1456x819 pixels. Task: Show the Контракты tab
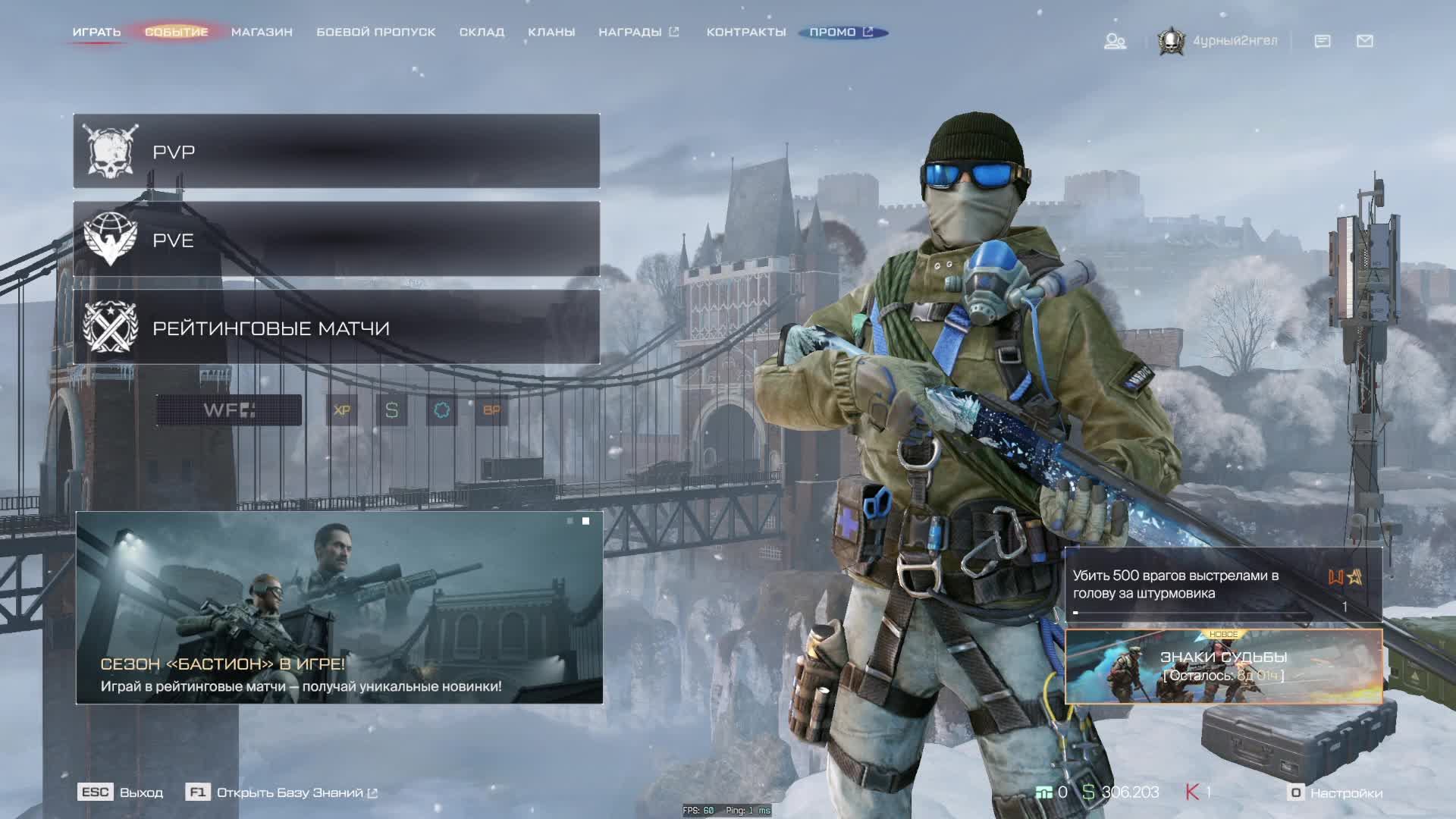click(745, 32)
